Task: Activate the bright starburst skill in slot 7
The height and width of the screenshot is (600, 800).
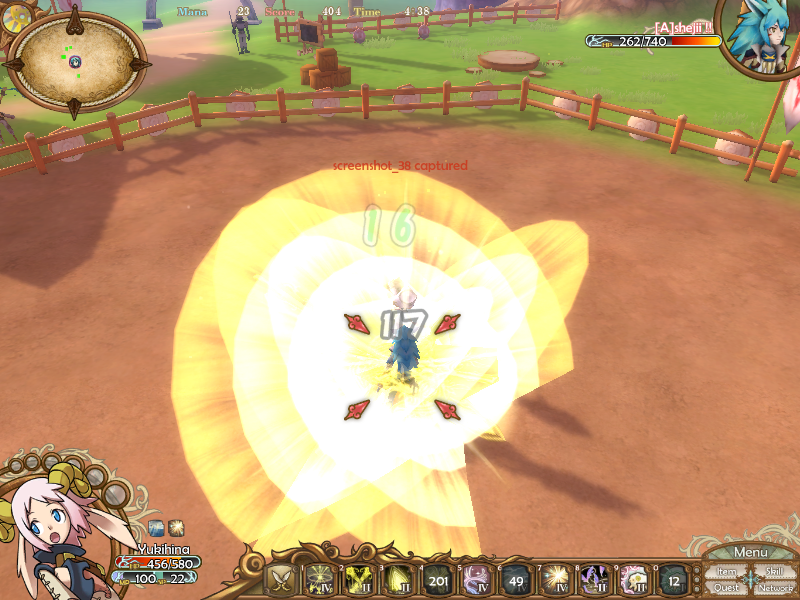Action: point(556,580)
